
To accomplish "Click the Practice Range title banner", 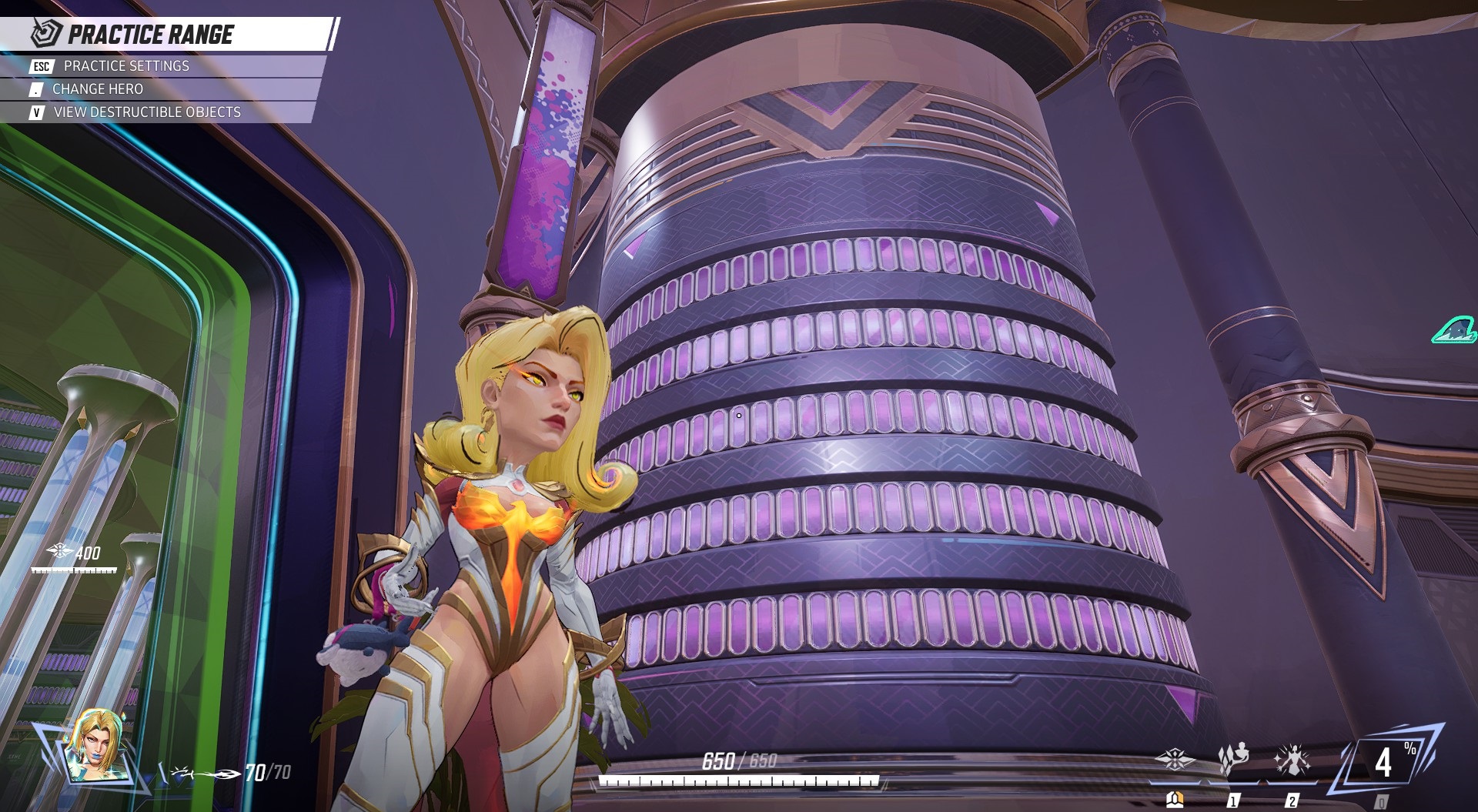I will click(151, 35).
